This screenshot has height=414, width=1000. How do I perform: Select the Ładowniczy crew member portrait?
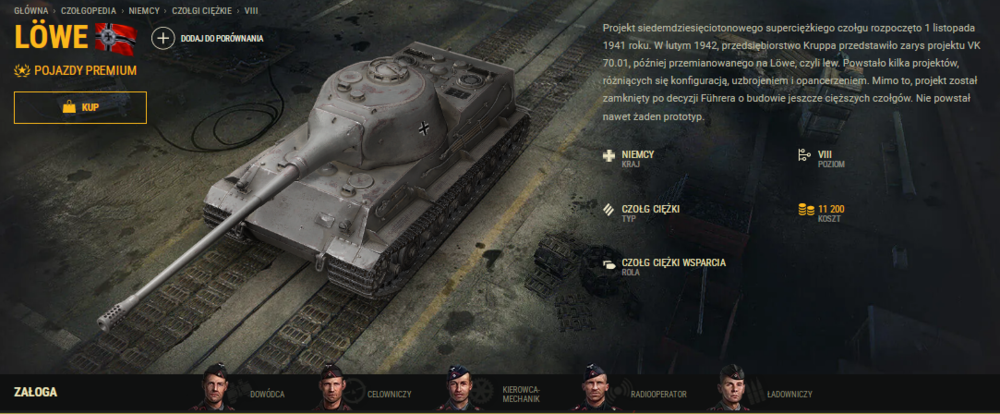731,388
